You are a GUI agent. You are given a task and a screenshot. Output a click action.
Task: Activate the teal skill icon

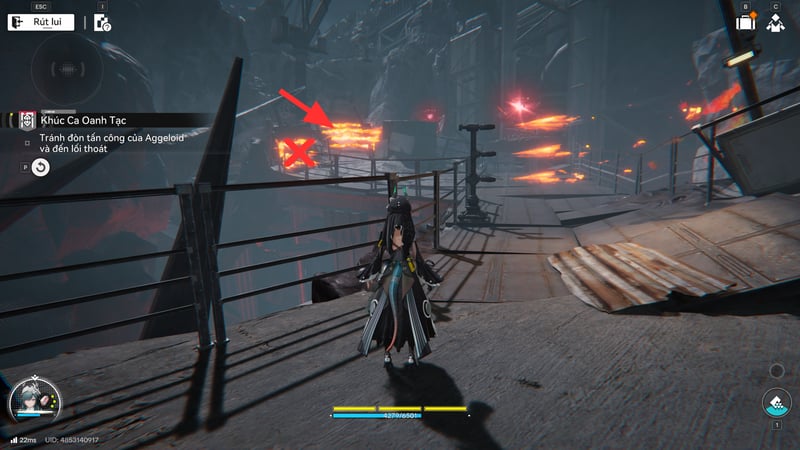[x=776, y=404]
